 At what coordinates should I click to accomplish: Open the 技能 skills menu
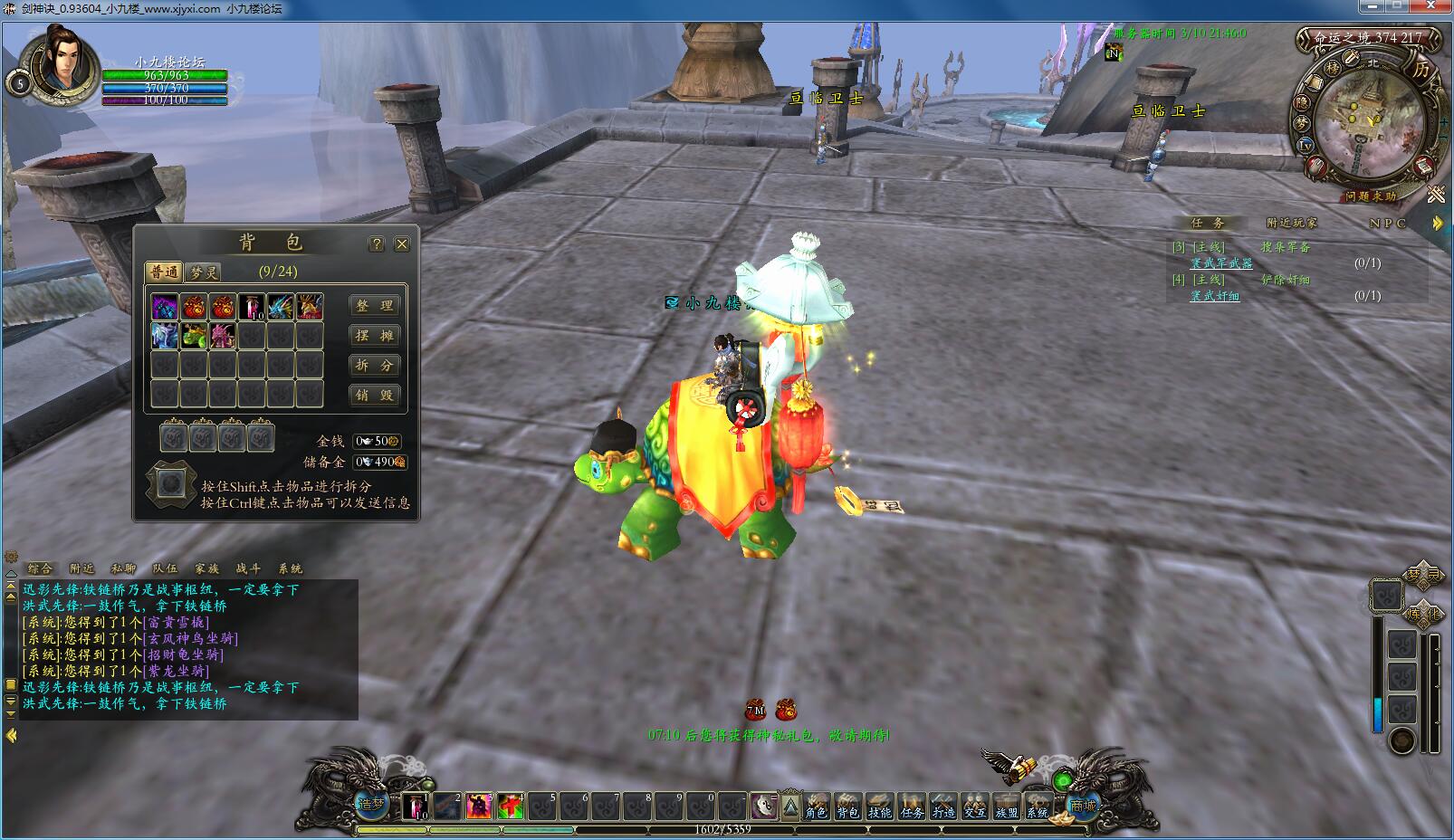pyautogui.click(x=879, y=807)
